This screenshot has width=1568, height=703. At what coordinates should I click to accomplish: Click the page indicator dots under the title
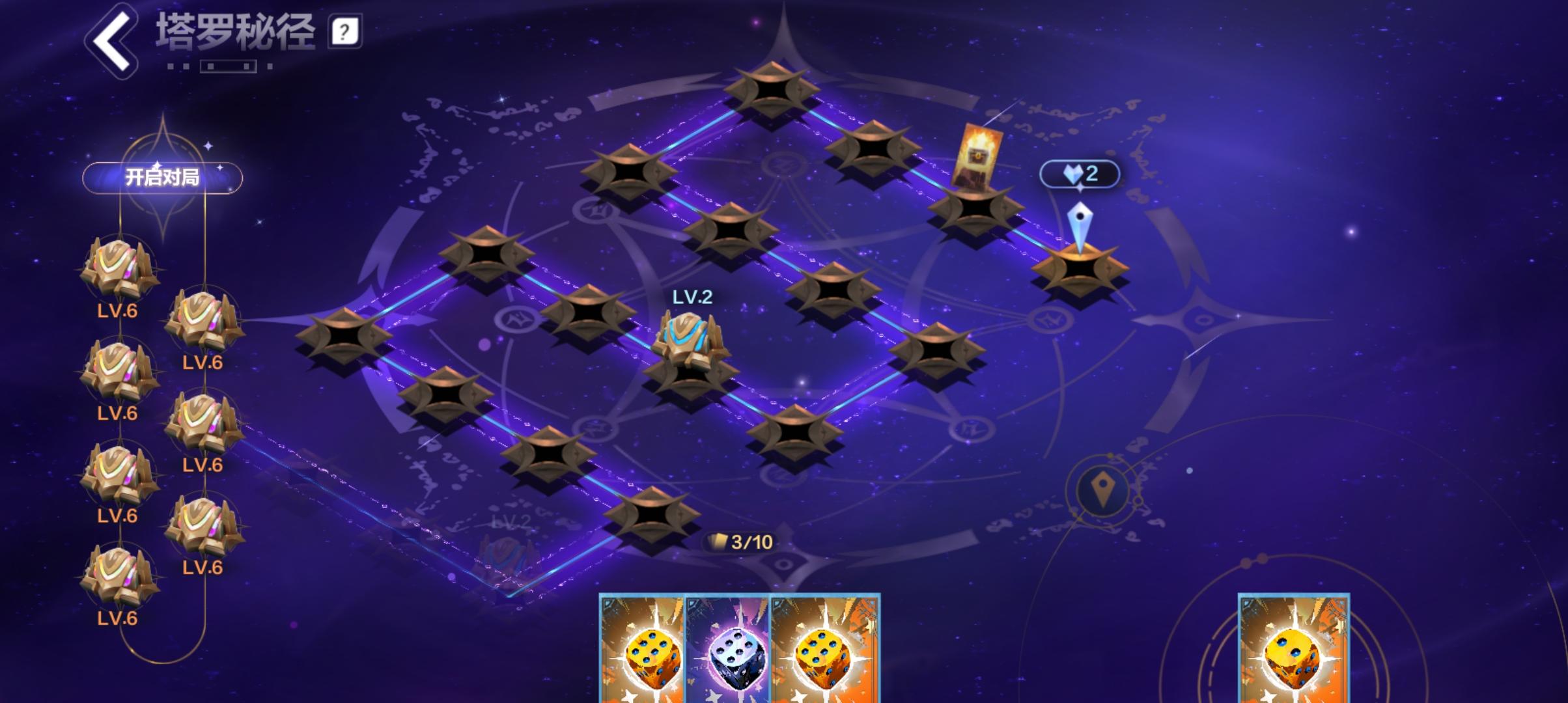(x=218, y=65)
